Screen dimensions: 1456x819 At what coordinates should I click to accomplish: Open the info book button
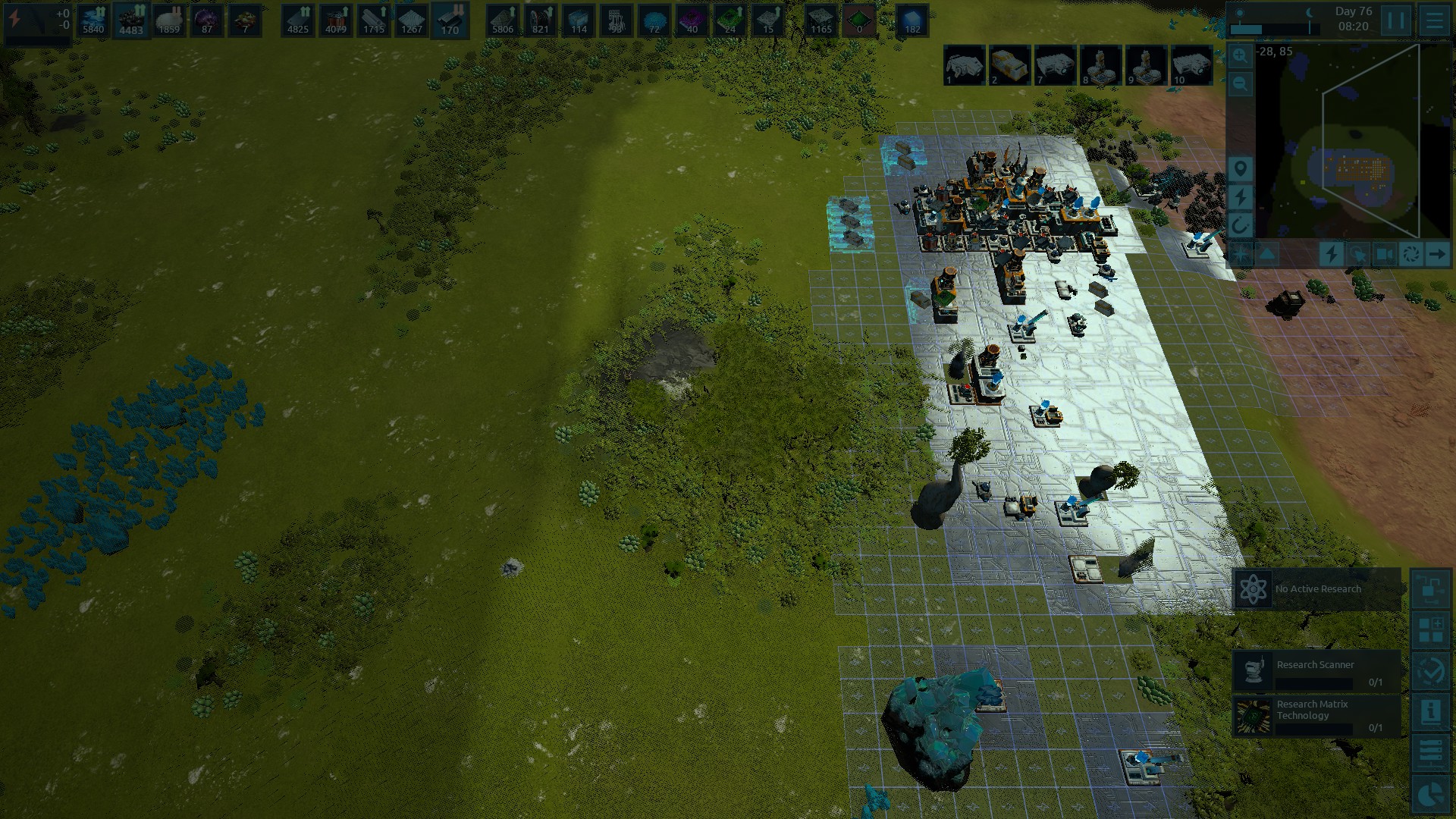coord(1431,712)
